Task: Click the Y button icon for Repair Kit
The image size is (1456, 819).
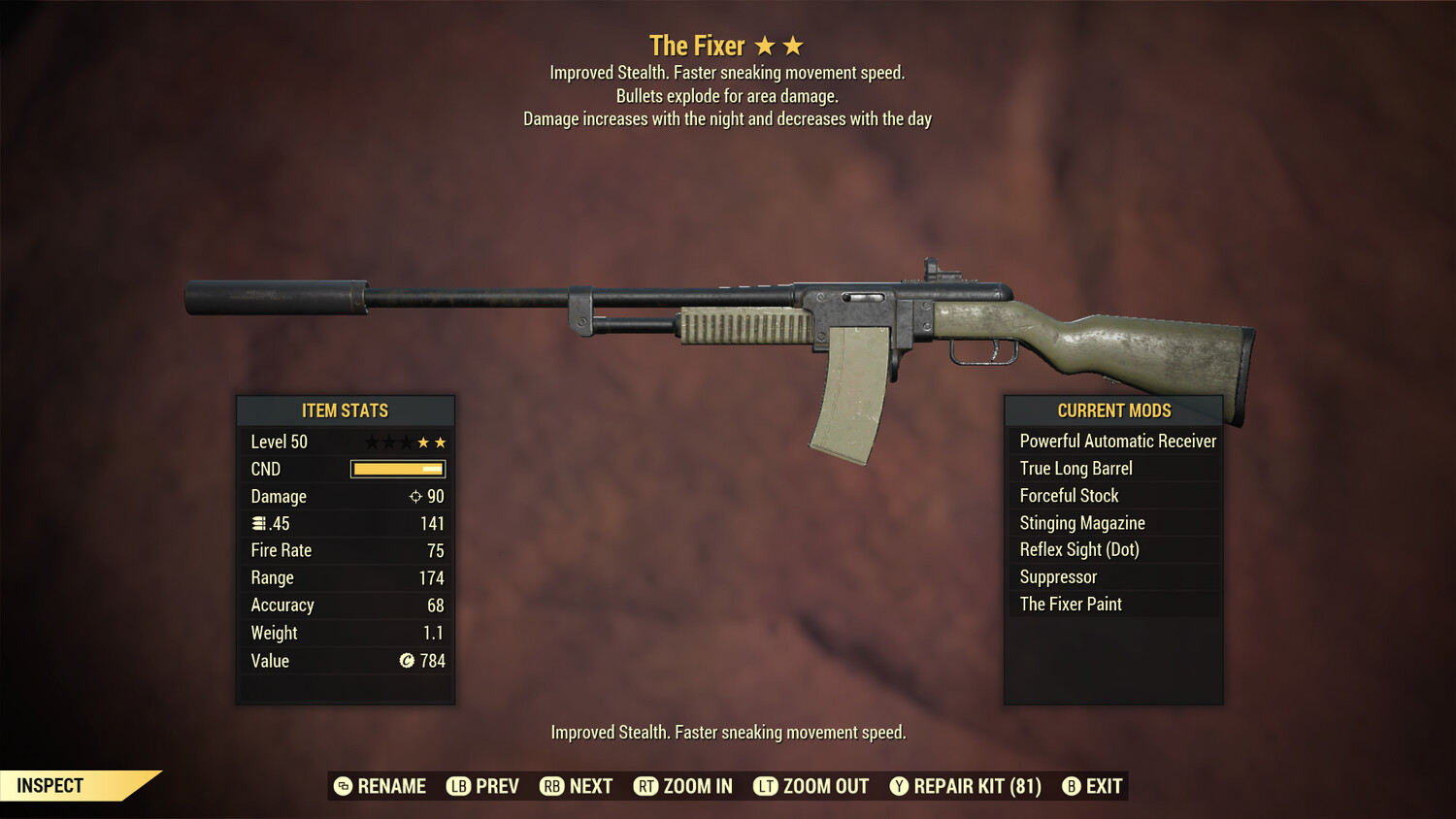Action: click(x=897, y=786)
